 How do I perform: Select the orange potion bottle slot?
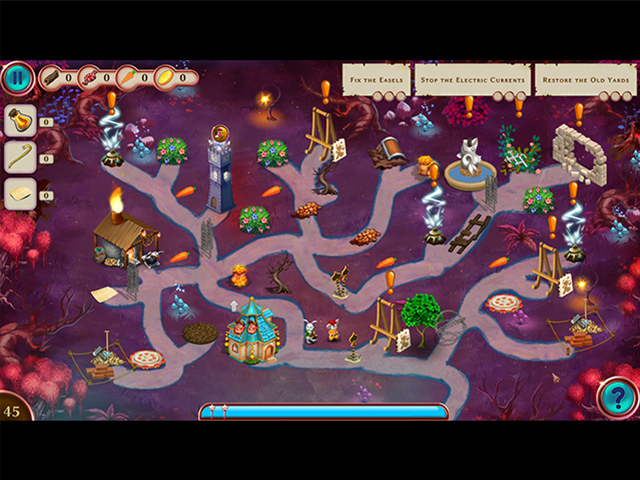[x=21, y=121]
